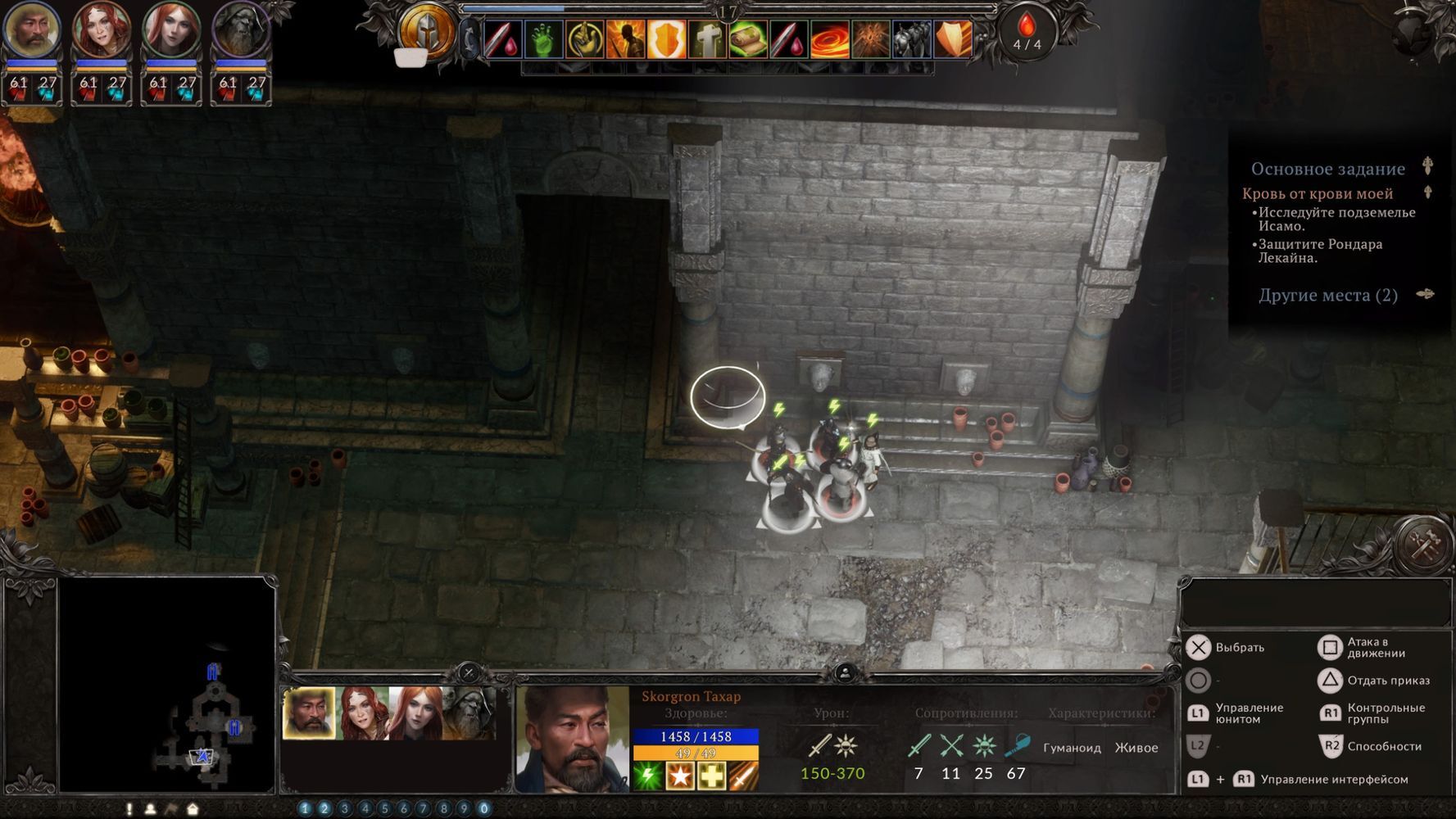Click the crossed swords button above unit panel
This screenshot has width=1456, height=819.
(x=469, y=673)
